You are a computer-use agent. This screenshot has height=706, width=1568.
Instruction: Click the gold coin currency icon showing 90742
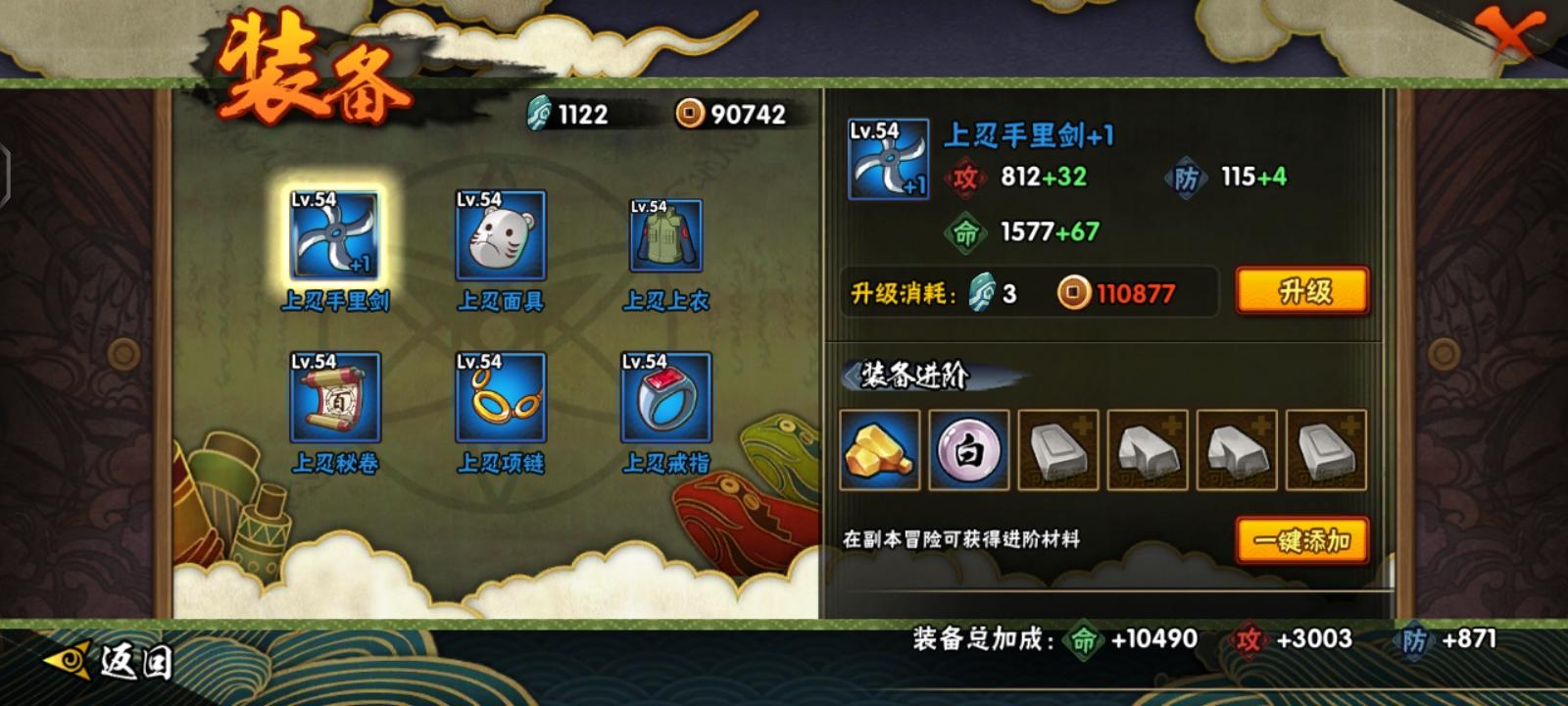click(x=689, y=114)
